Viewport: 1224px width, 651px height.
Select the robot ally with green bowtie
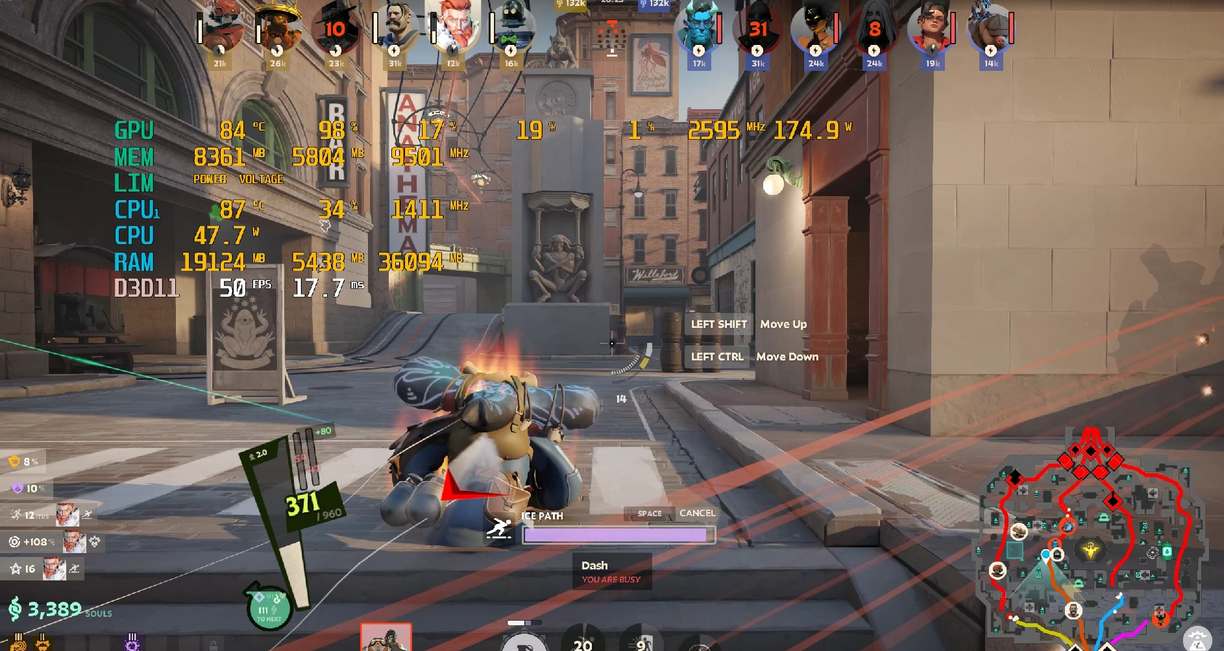pyautogui.click(x=511, y=31)
